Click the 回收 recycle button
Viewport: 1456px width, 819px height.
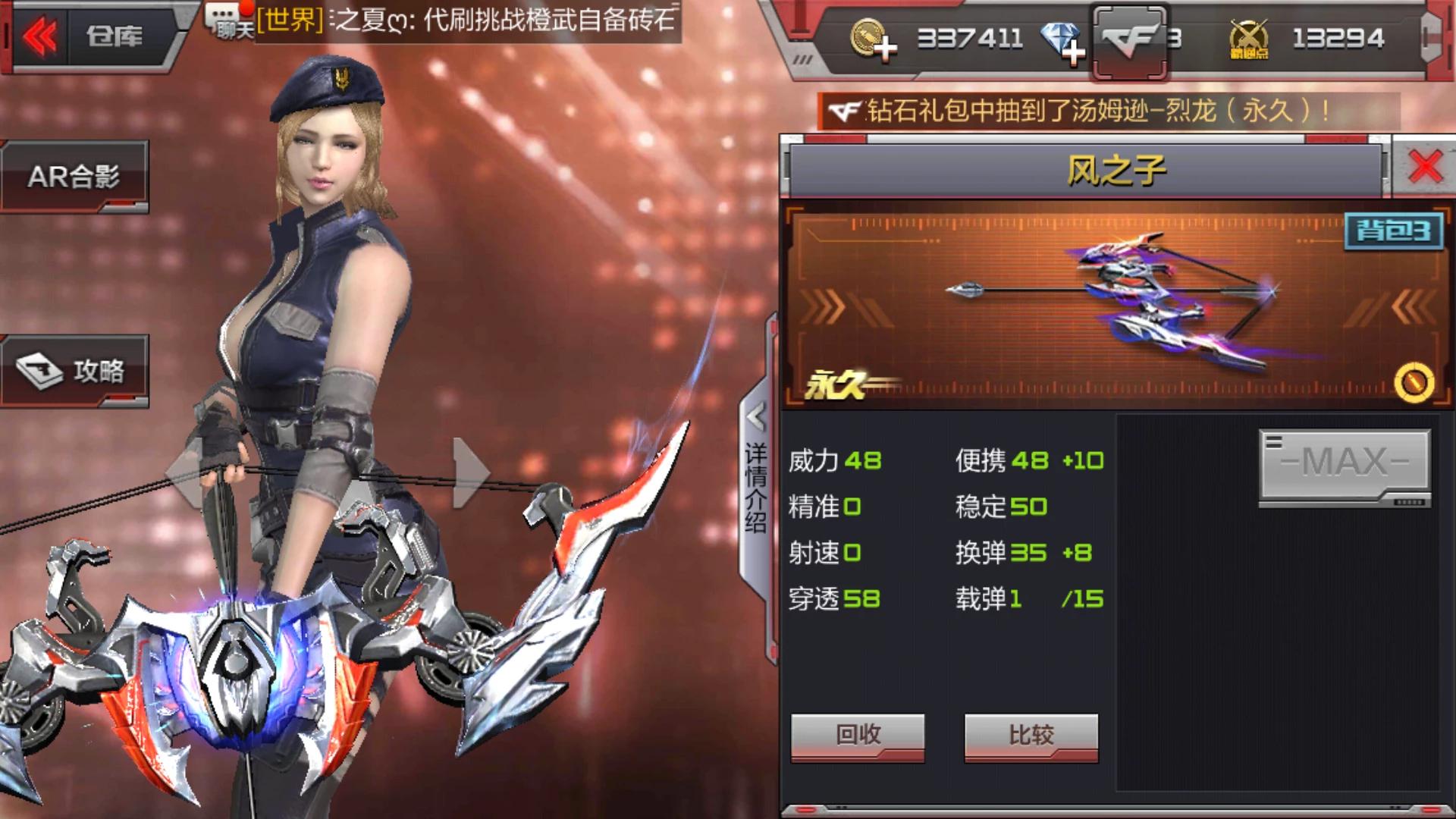point(858,735)
